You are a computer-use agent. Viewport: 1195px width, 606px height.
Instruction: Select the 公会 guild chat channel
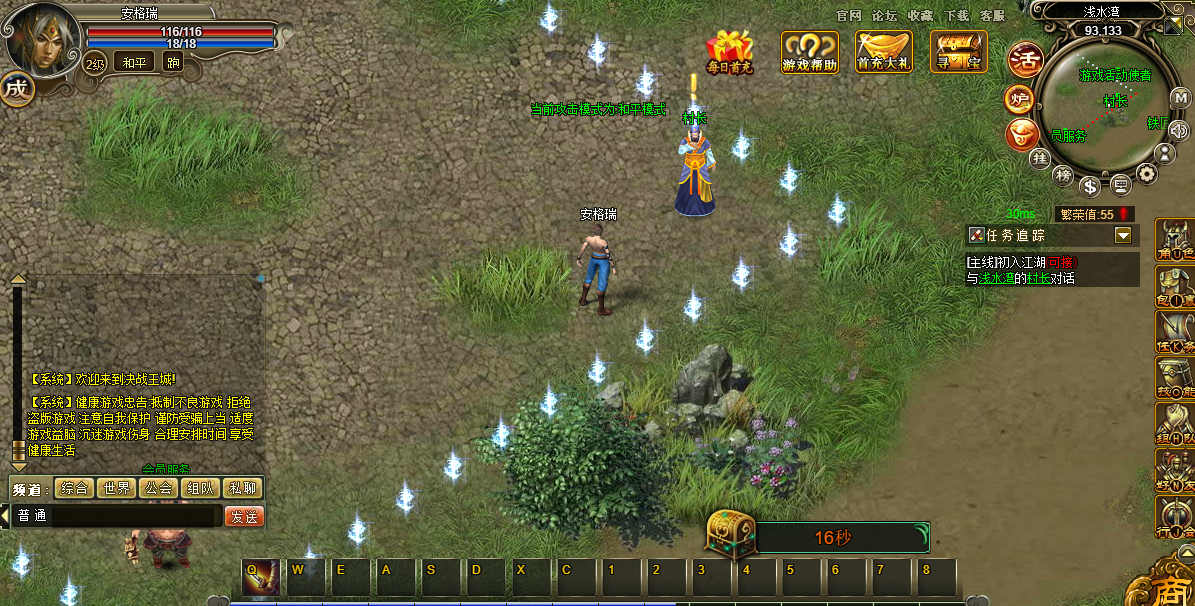[x=158, y=488]
